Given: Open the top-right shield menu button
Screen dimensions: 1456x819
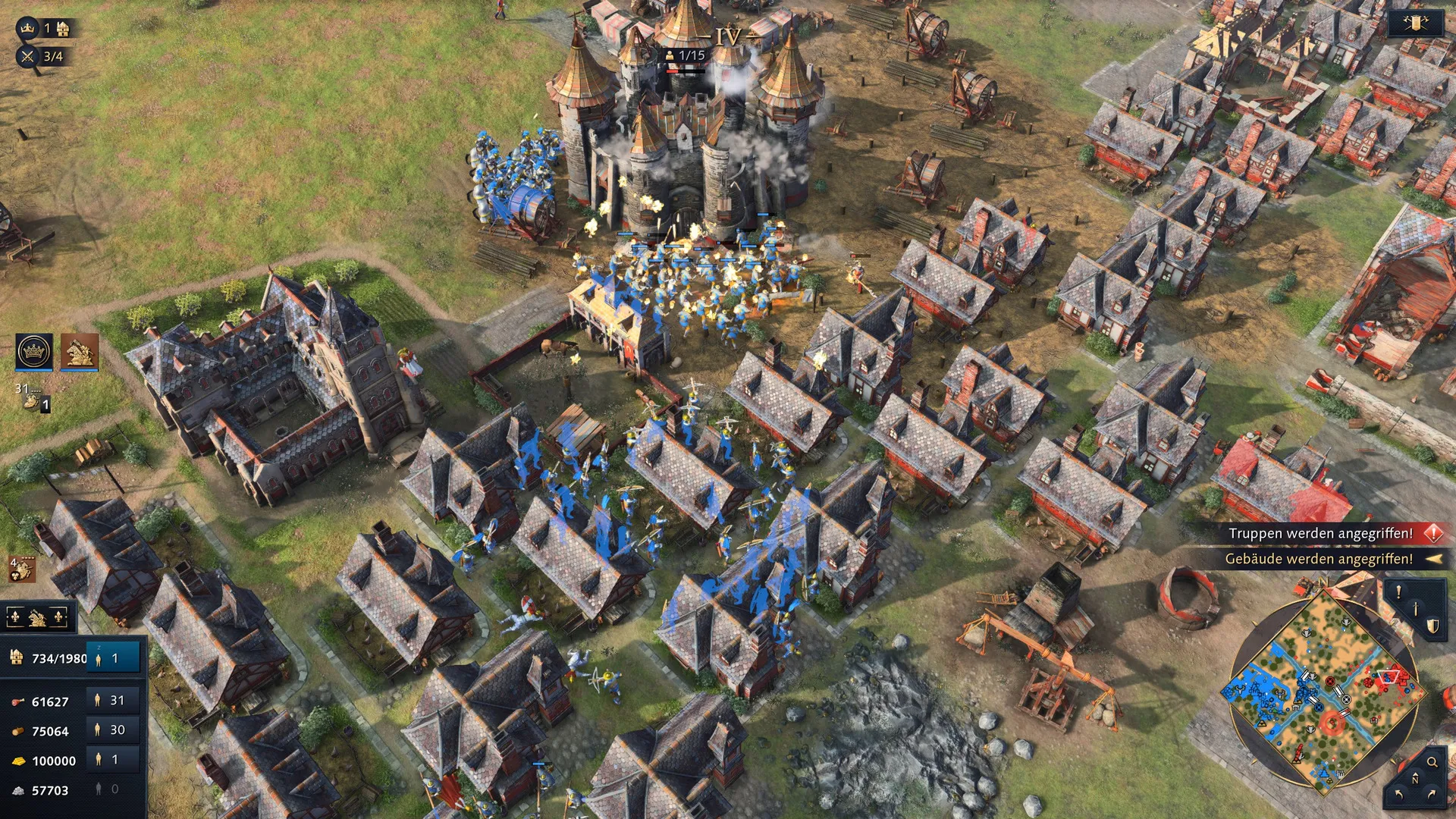Looking at the screenshot, I should click(x=1415, y=24).
